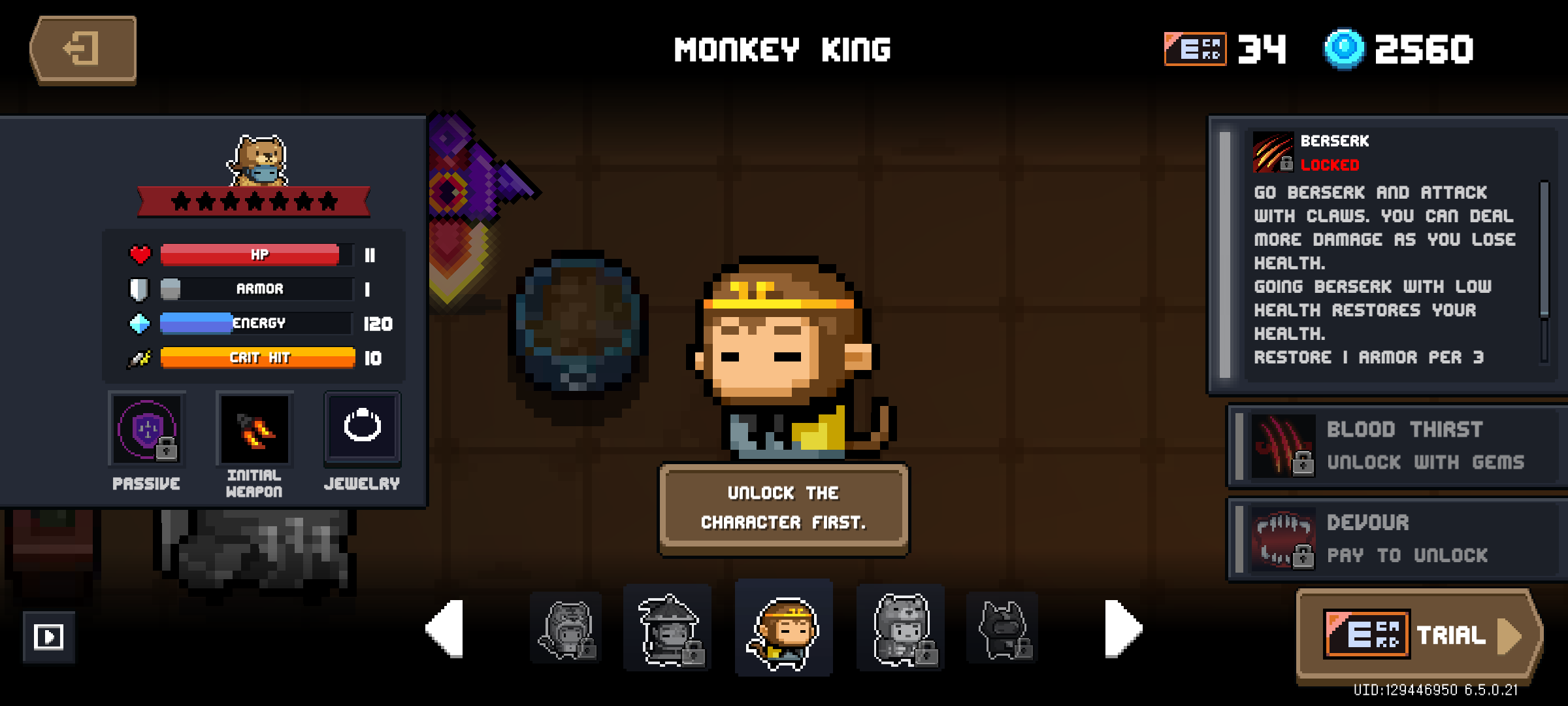This screenshot has height=706, width=1568.
Task: Select the locked straw-hat character thumbnail
Action: (x=667, y=628)
